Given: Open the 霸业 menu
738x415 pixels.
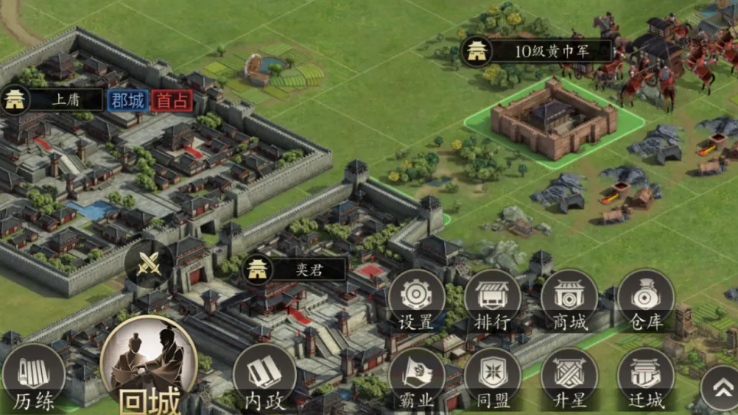Looking at the screenshot, I should pos(416,379).
